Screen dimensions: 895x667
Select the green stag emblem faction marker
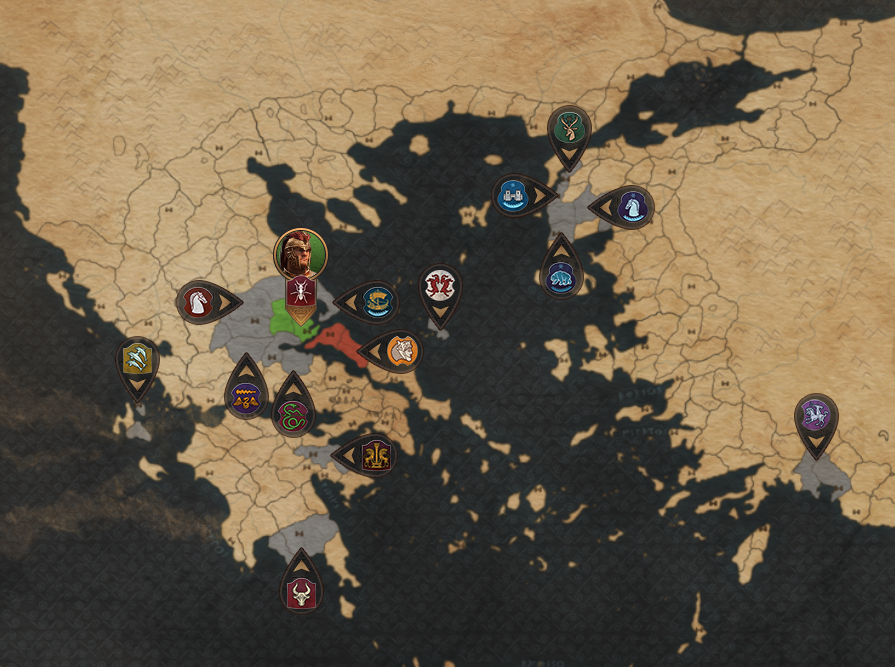(x=568, y=127)
